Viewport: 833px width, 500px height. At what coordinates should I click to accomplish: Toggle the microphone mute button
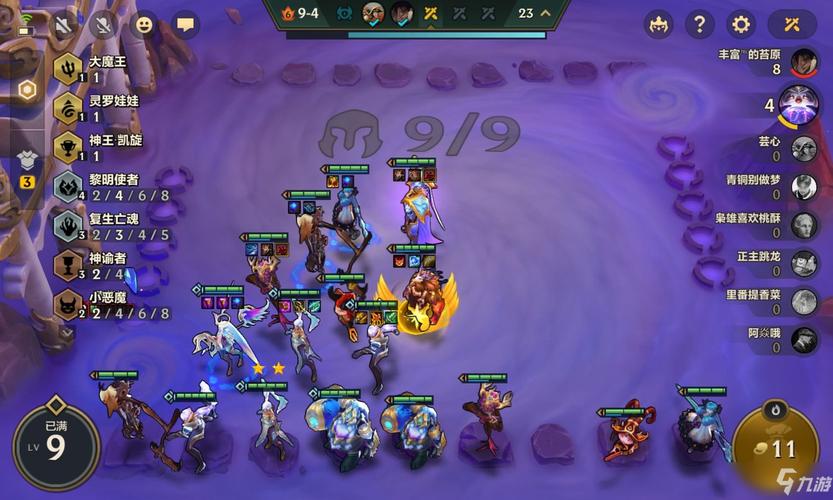coord(104,24)
